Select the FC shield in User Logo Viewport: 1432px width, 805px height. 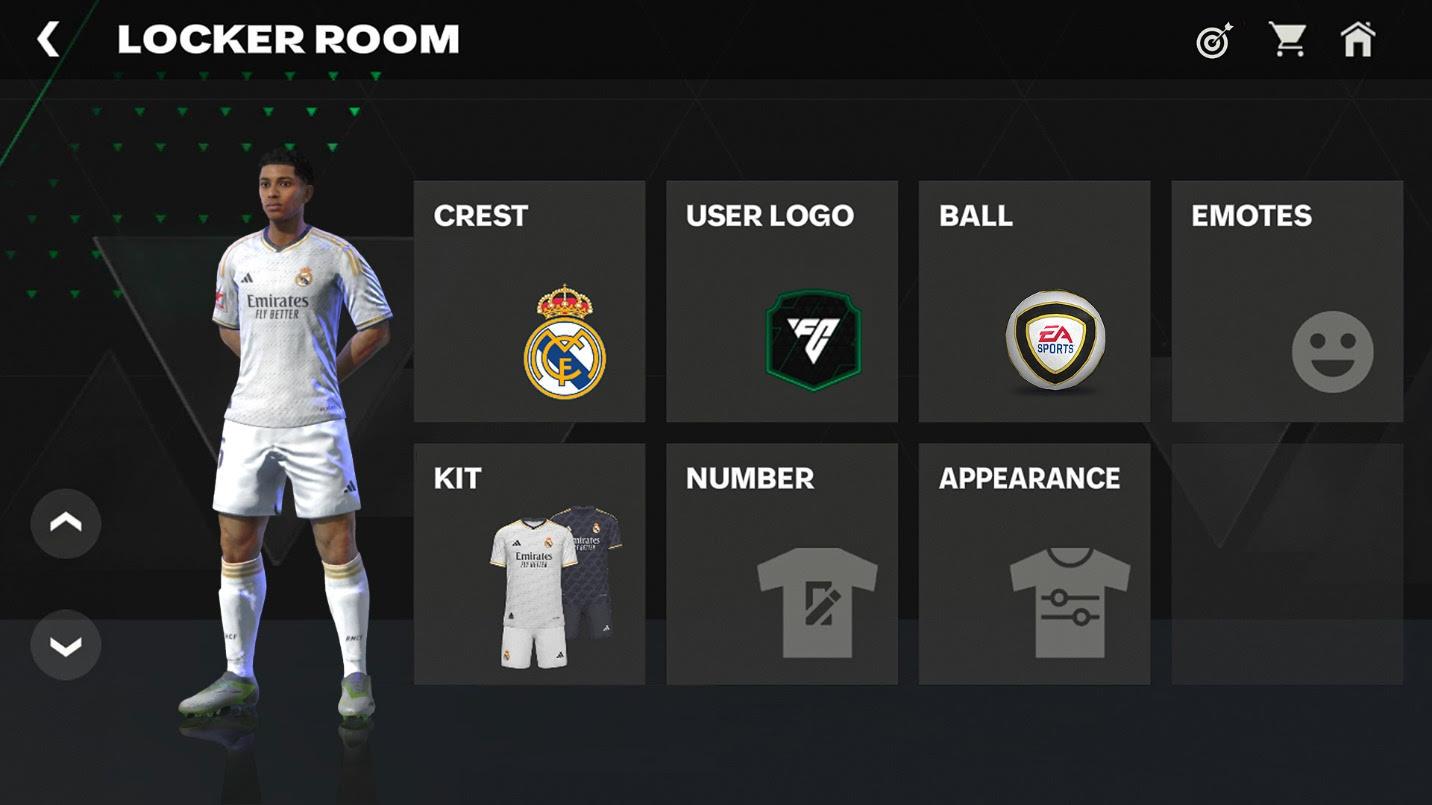[811, 338]
